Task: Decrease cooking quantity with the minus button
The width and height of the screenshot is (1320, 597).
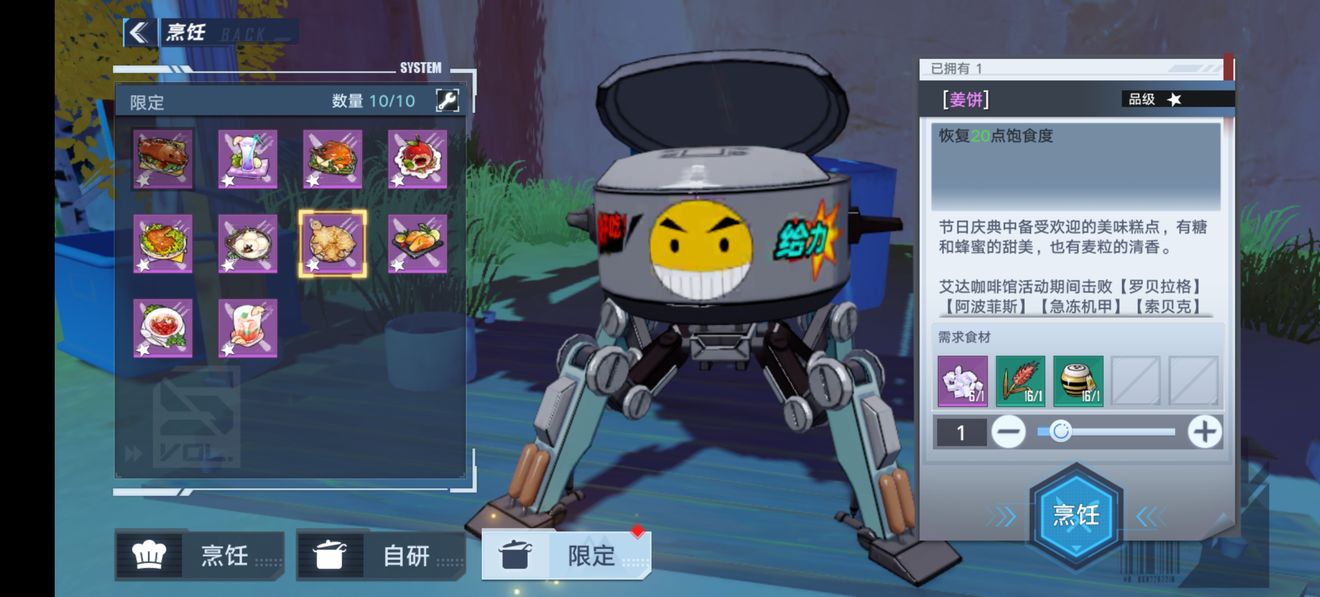Action: 1009,432
